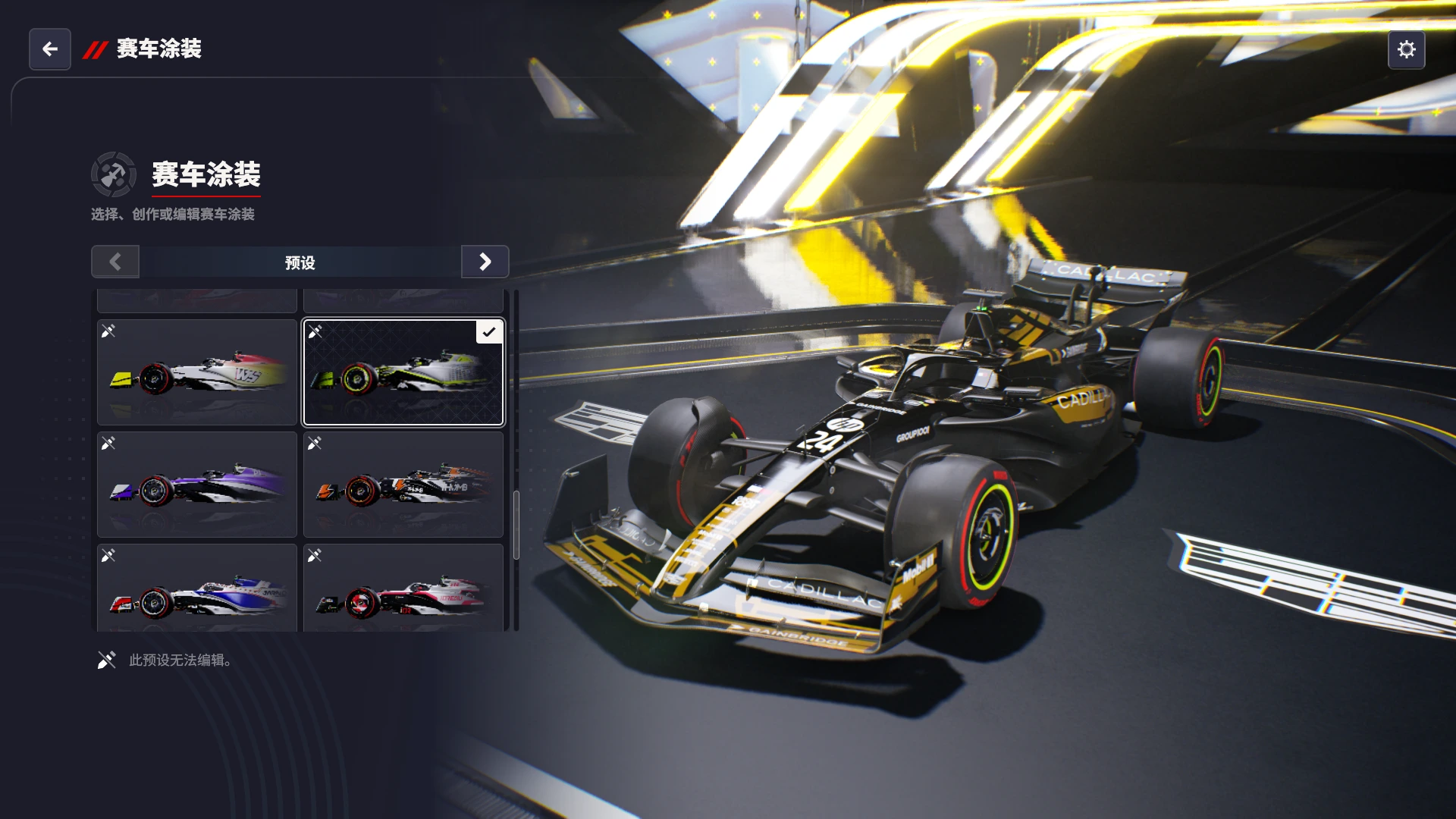
Task: Click edit-restricted icon on purple livery thumbnail
Action: click(x=108, y=444)
